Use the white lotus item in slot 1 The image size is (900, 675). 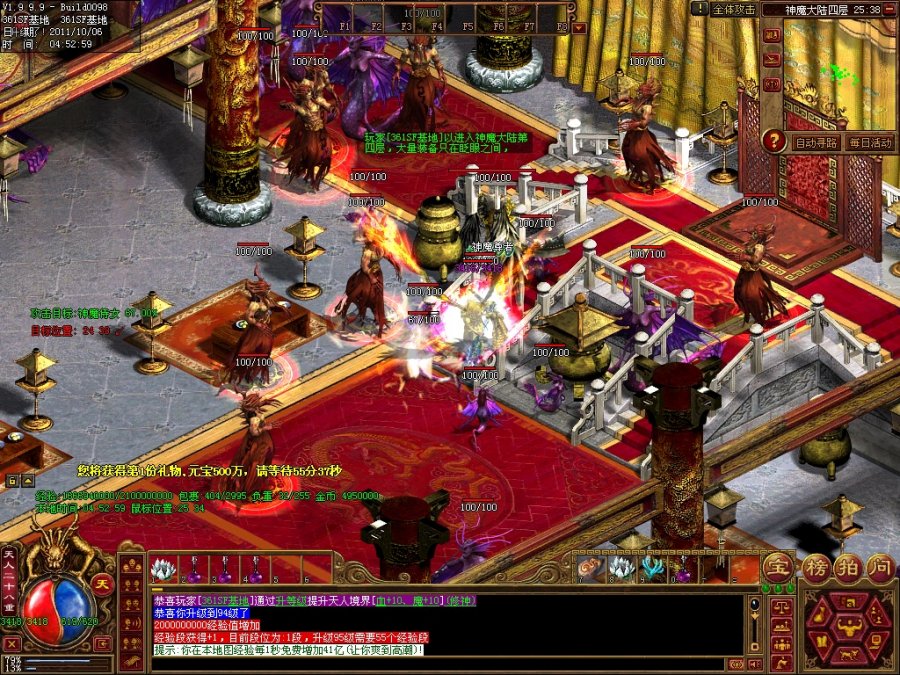(163, 570)
